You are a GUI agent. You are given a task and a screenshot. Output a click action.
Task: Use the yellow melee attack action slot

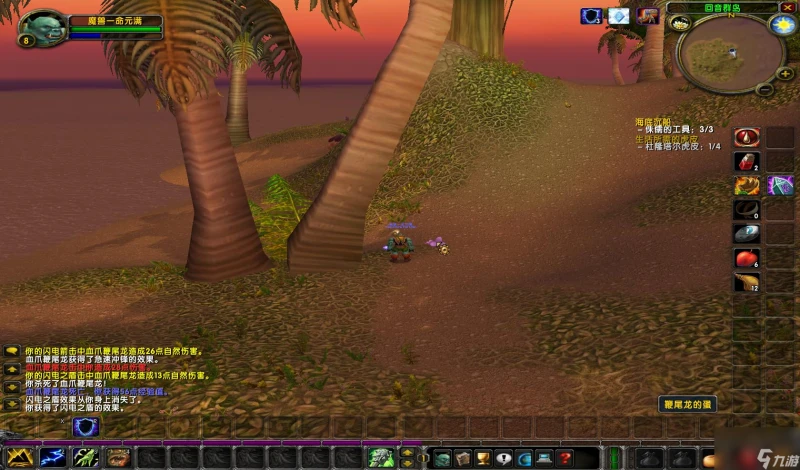pyautogui.click(x=19, y=457)
